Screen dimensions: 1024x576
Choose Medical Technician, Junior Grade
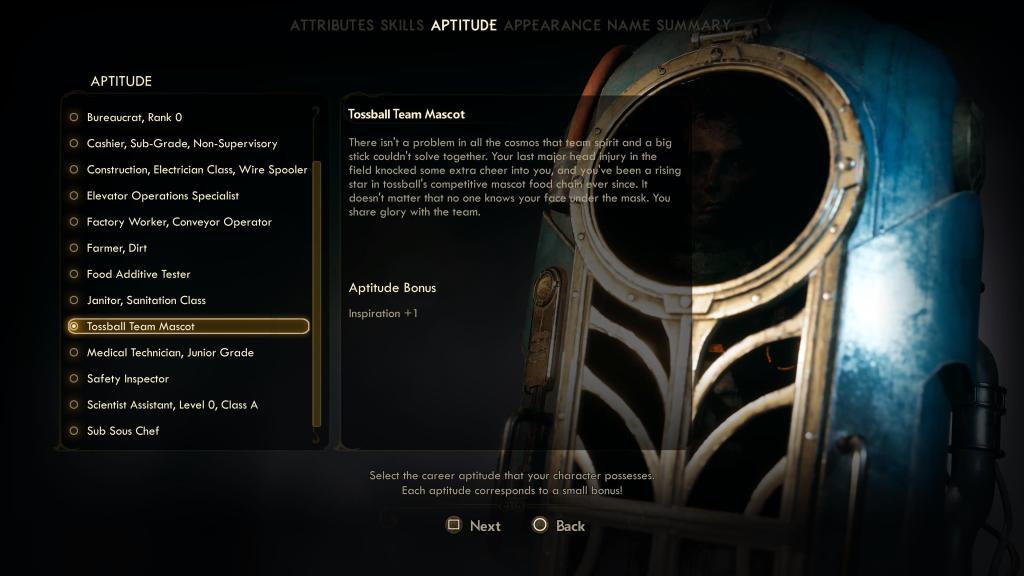coord(170,353)
